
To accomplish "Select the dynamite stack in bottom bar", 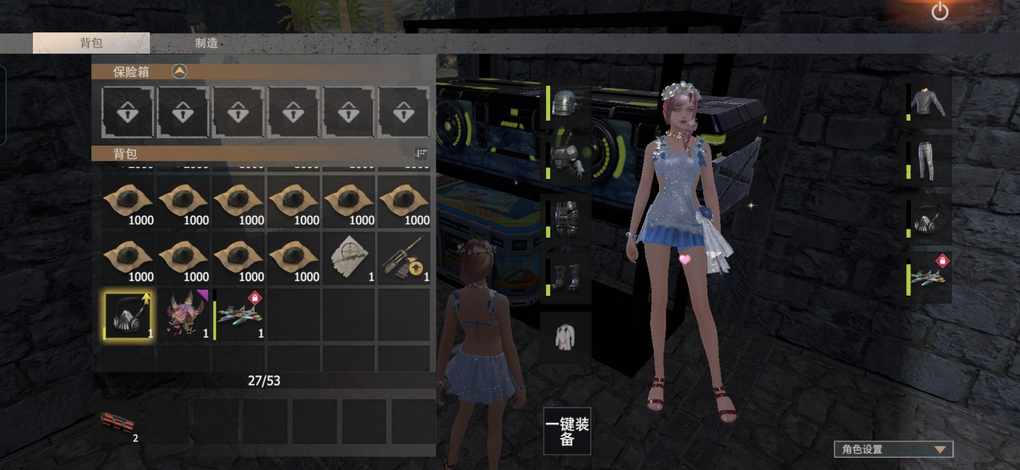I will tap(117, 423).
